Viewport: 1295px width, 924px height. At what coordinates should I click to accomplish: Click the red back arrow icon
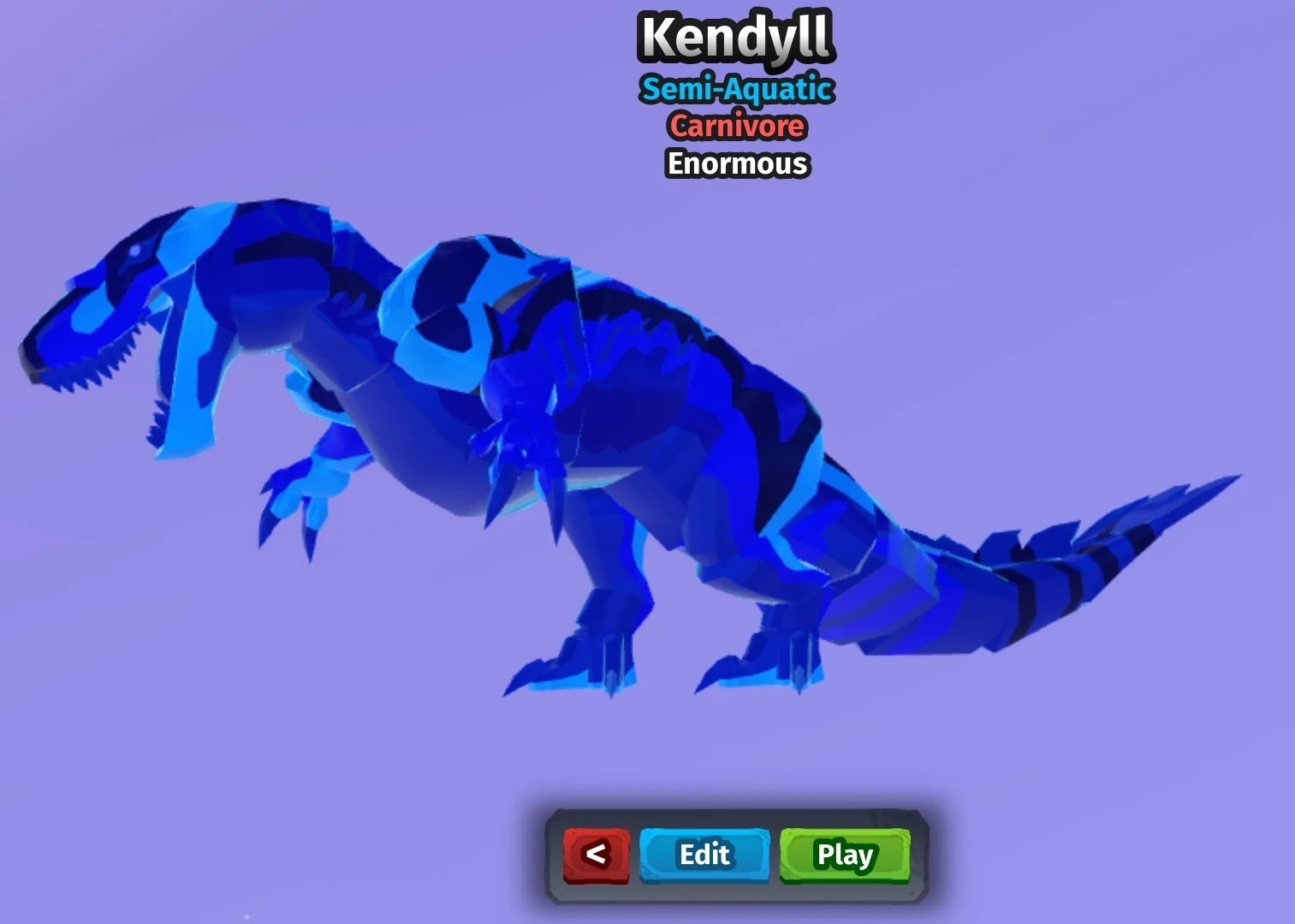pos(597,854)
